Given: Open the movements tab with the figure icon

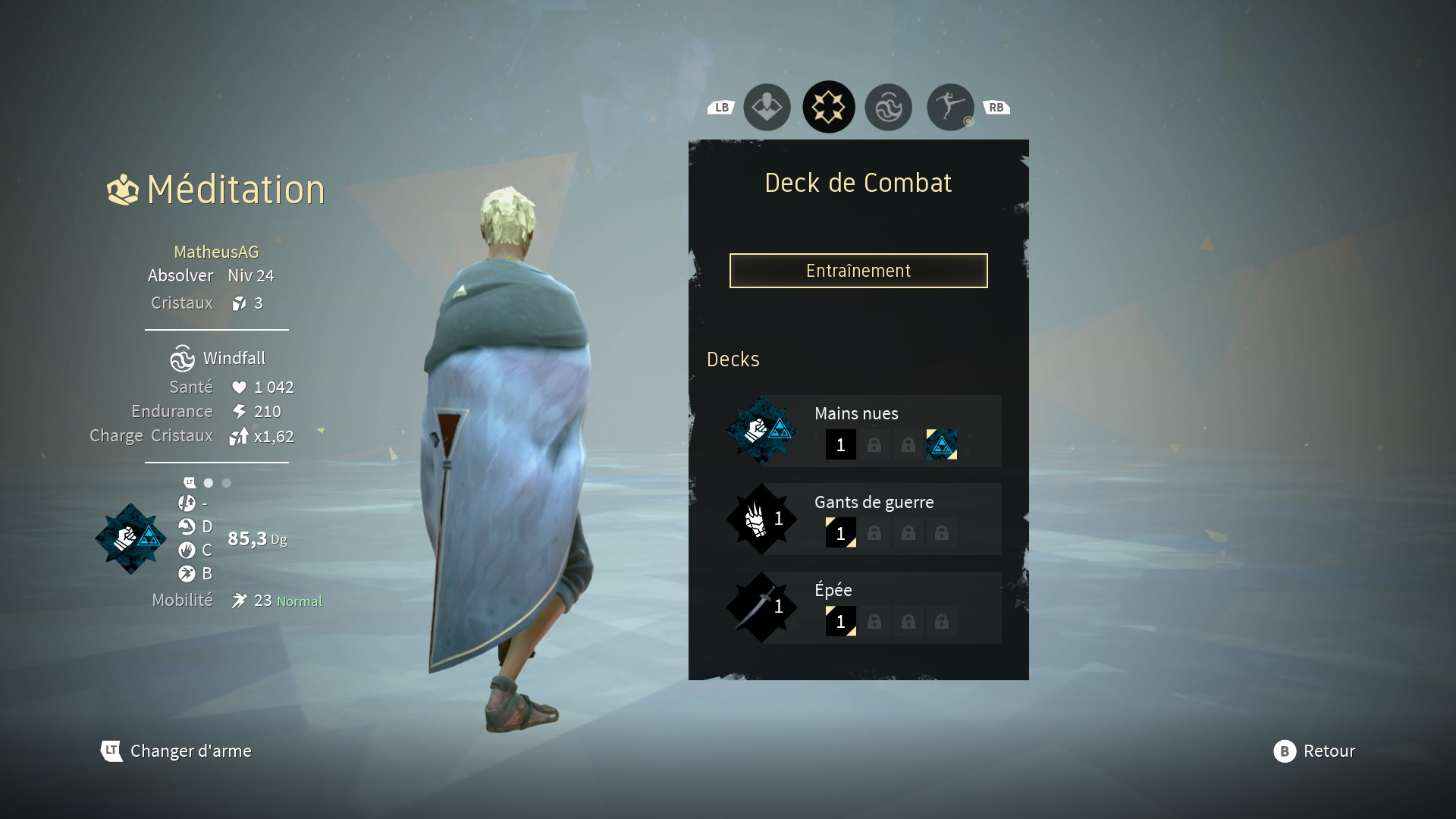Looking at the screenshot, I should 949,107.
